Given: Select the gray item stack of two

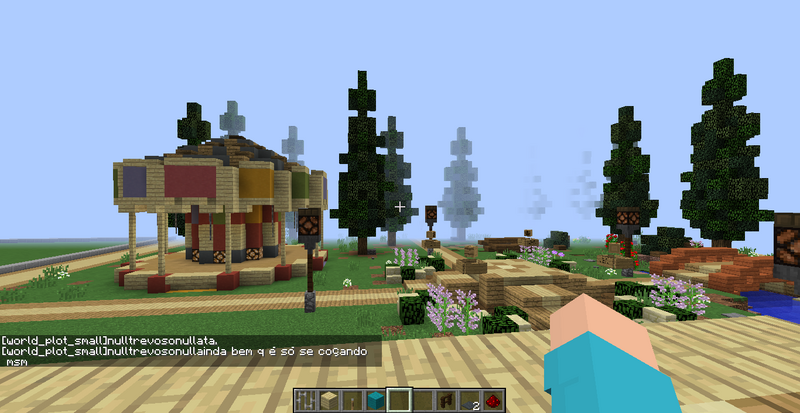Looking at the screenshot, I should (x=469, y=401).
